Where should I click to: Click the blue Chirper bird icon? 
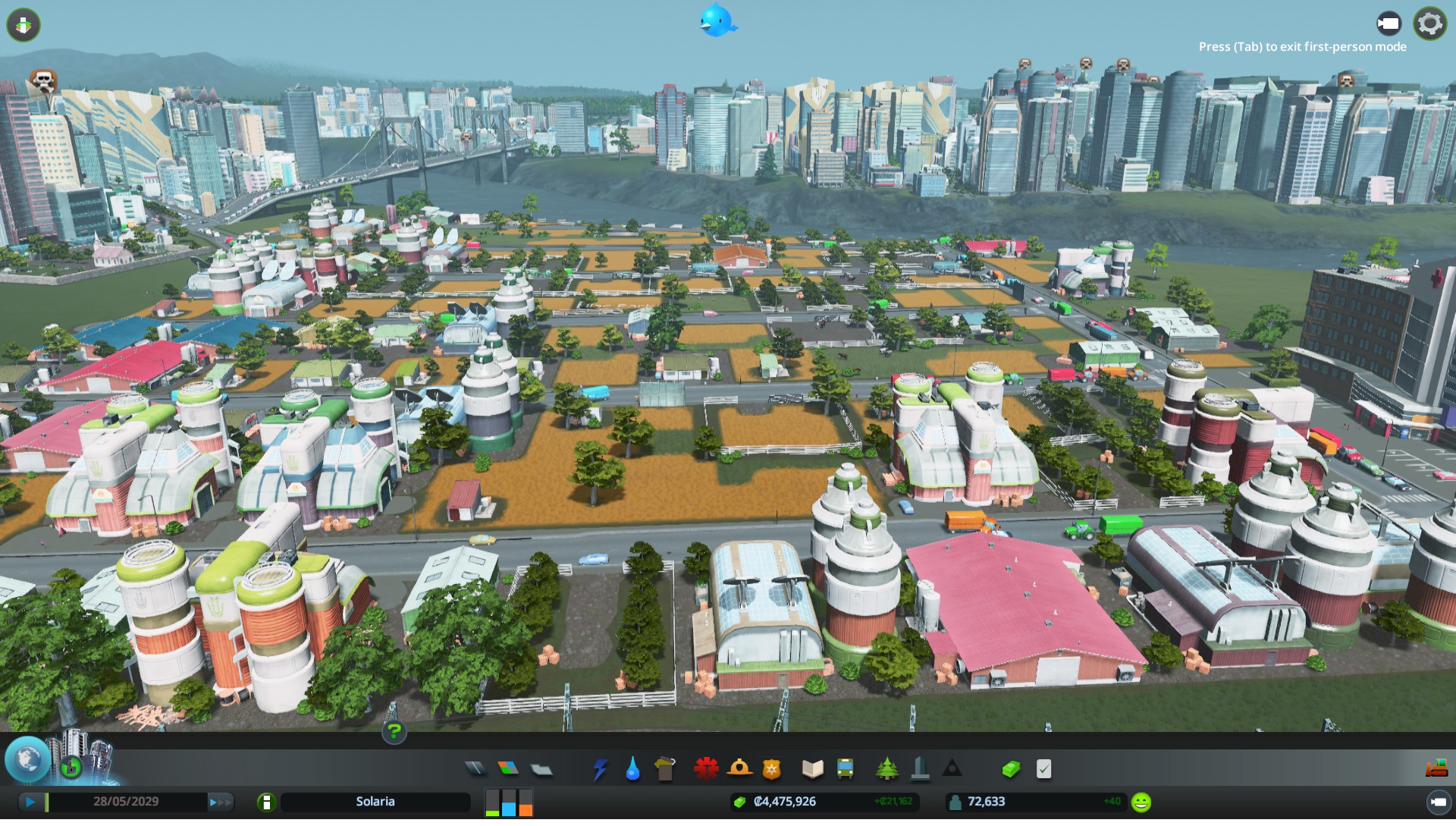717,21
